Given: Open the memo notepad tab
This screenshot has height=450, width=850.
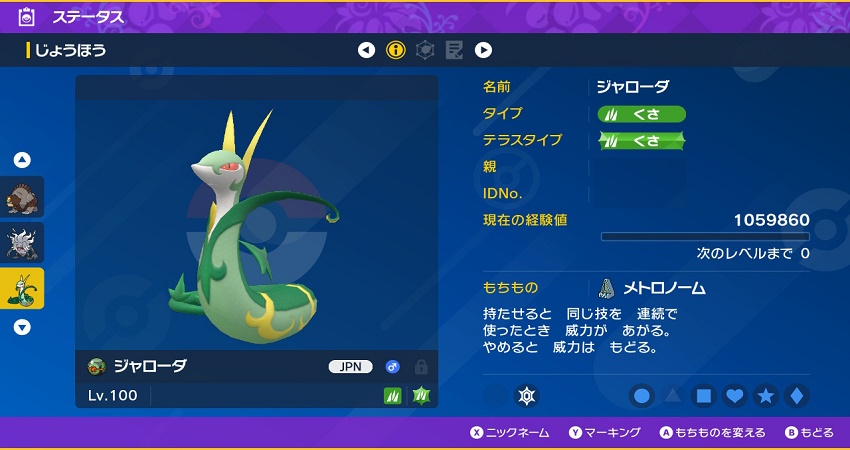Looking at the screenshot, I should 454,50.
